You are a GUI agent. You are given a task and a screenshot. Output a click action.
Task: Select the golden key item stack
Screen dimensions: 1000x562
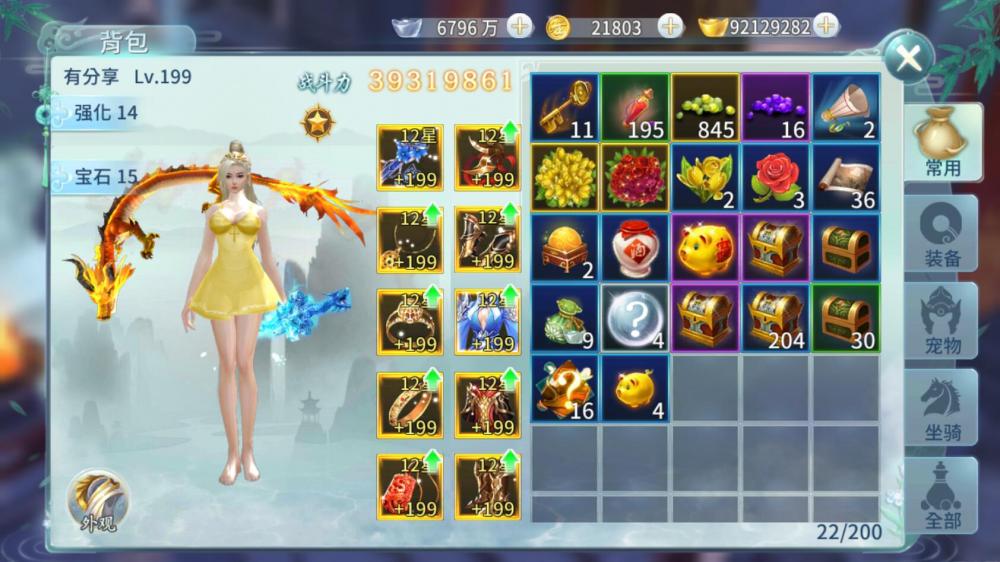pos(565,107)
